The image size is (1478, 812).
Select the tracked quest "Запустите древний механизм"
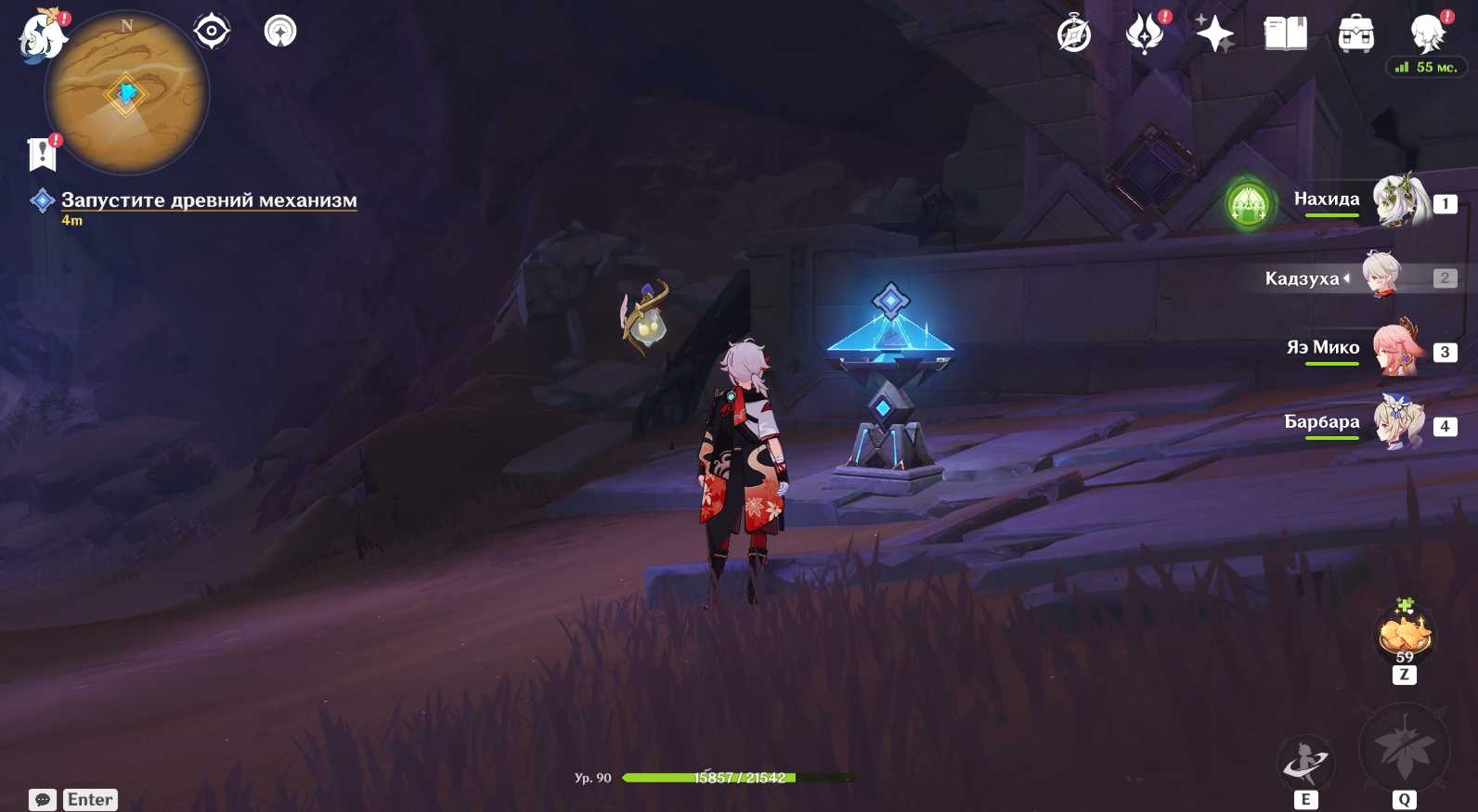click(x=208, y=200)
